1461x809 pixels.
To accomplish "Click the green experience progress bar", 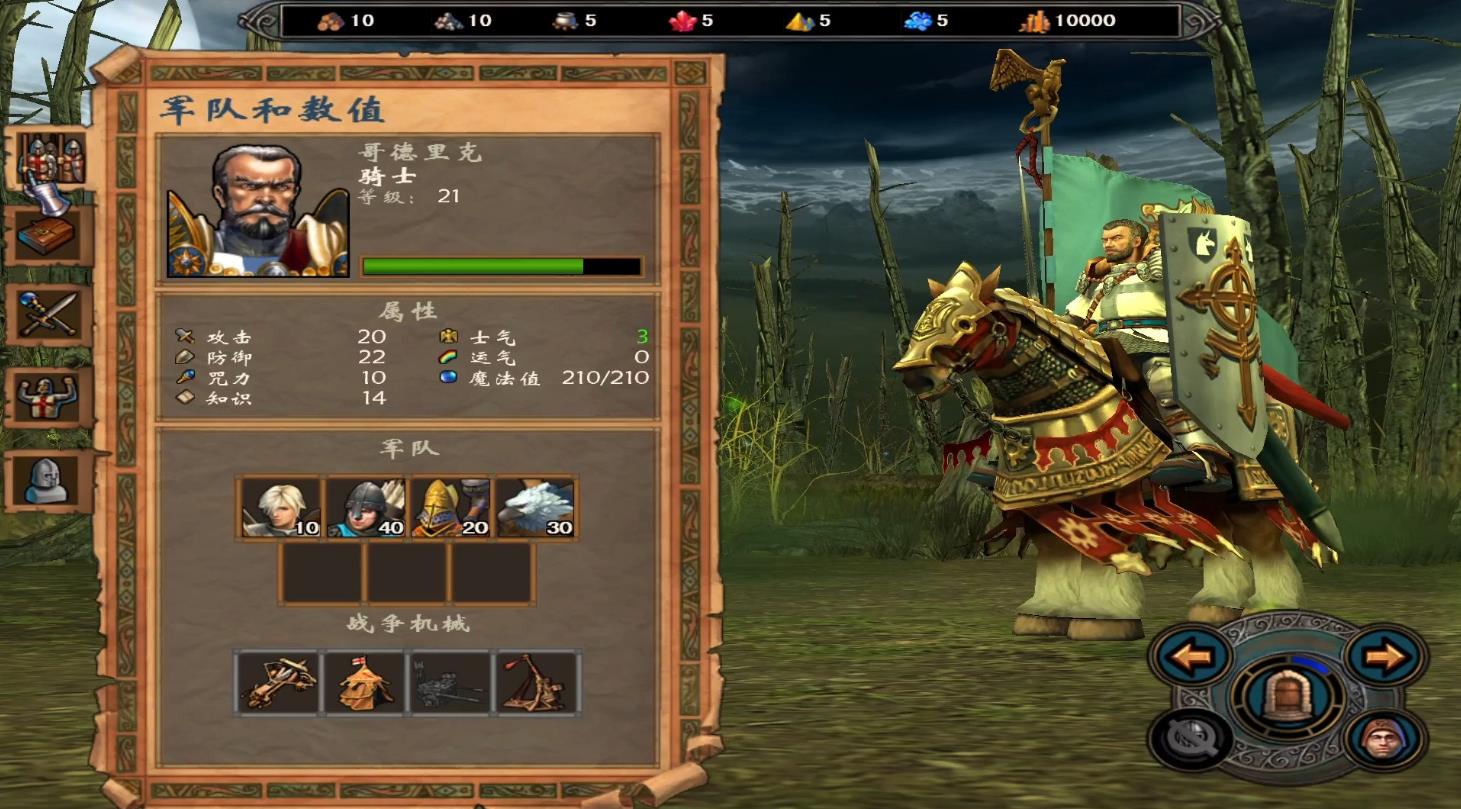I will 470,264.
